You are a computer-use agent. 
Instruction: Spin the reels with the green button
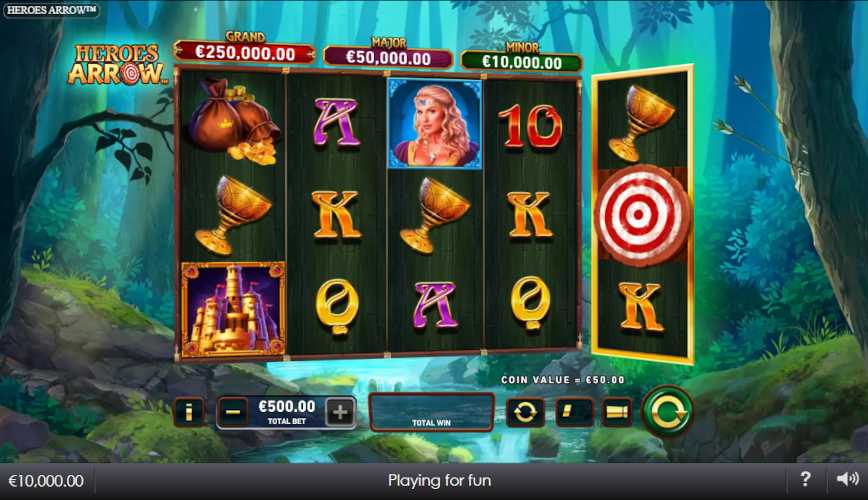(x=666, y=411)
